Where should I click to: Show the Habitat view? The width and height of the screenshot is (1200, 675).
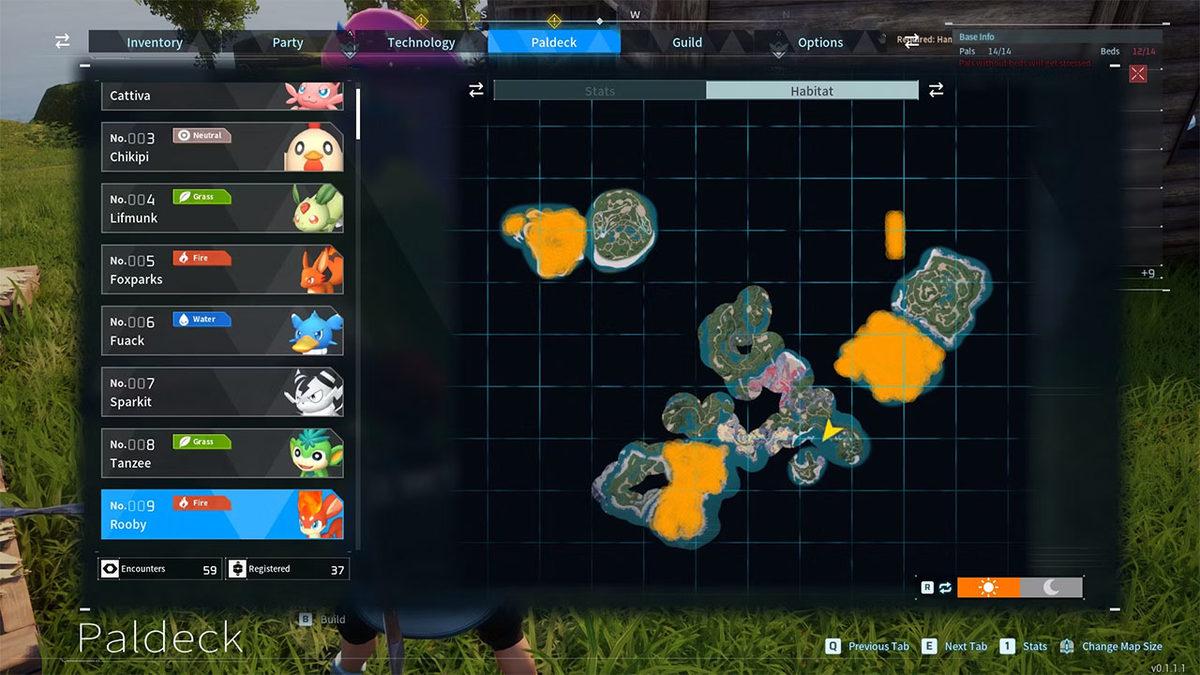click(812, 91)
